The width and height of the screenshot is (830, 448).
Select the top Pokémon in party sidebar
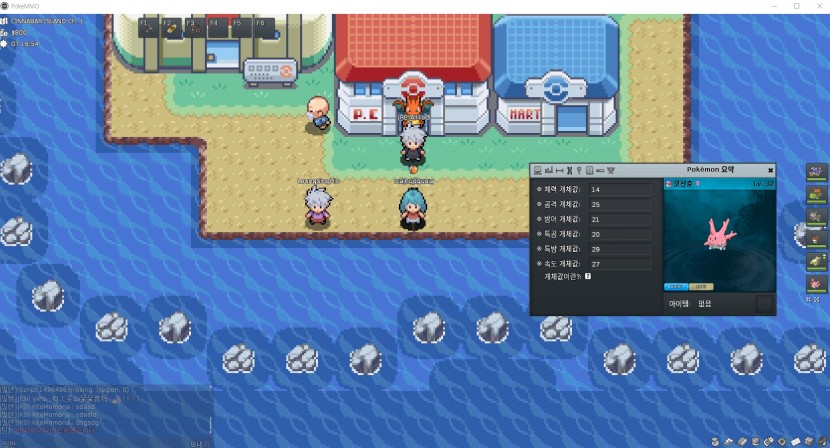816,172
